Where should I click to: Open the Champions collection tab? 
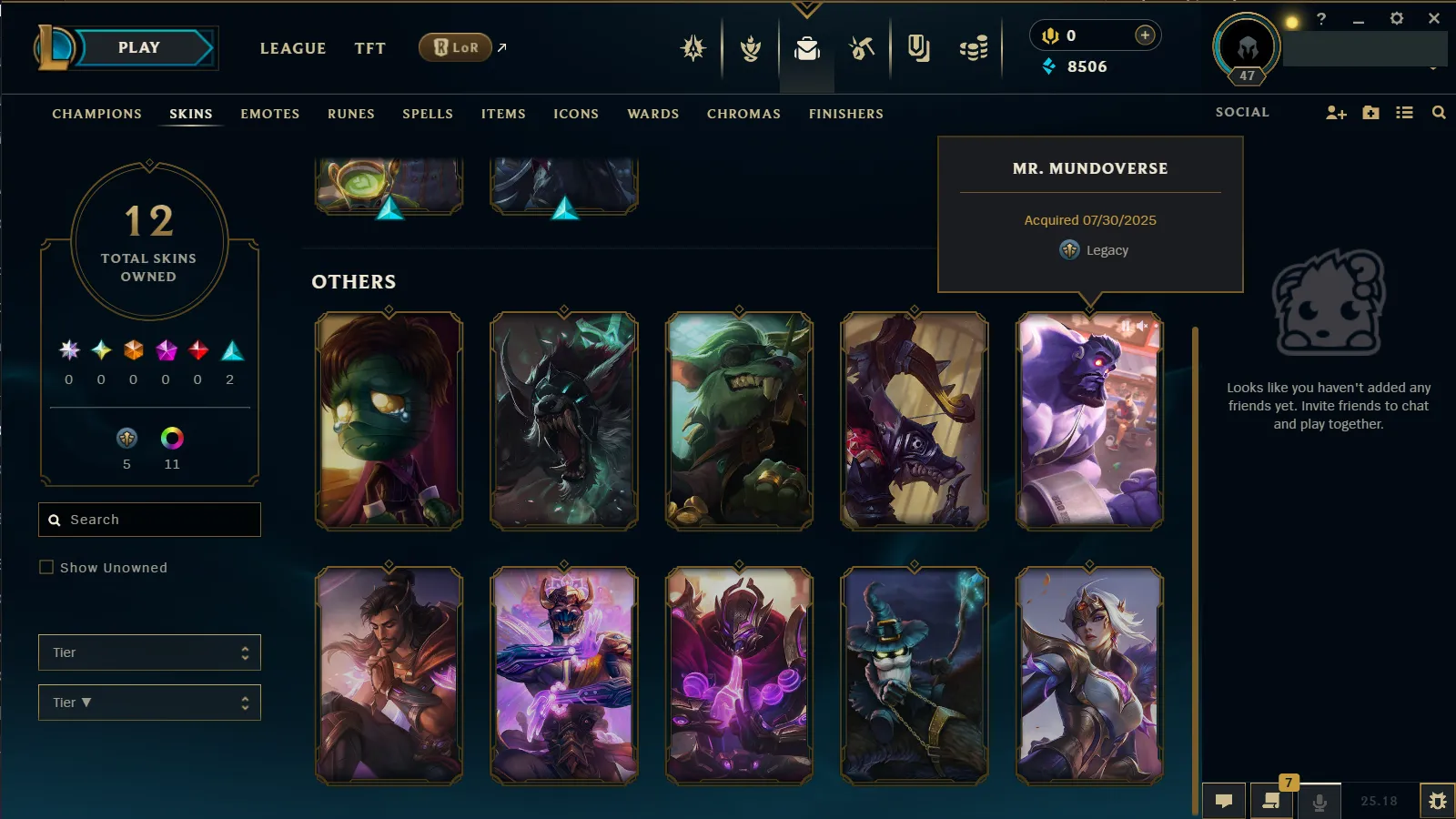coord(96,114)
